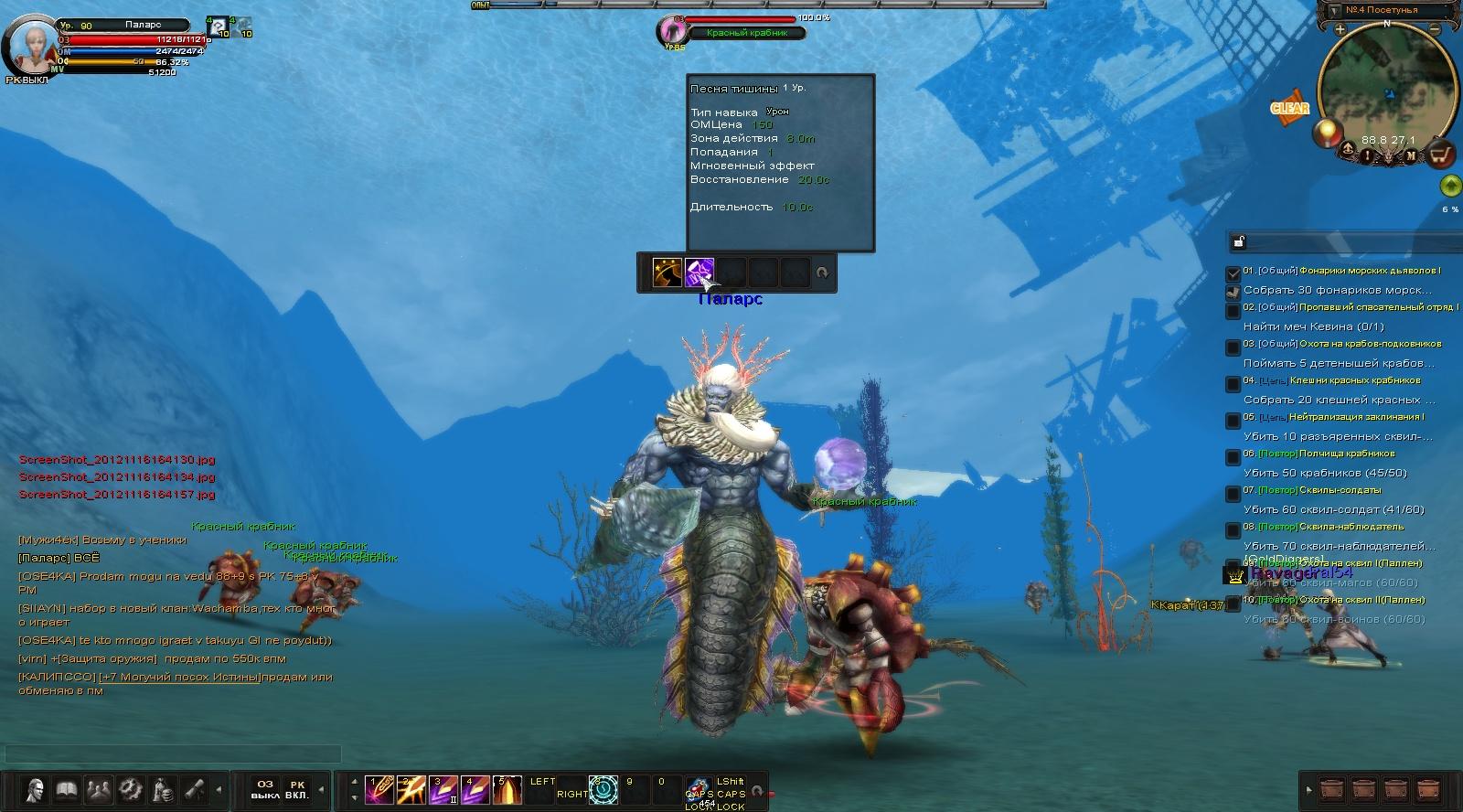Open the gear settings icon
The image size is (1463, 812).
[x=130, y=788]
